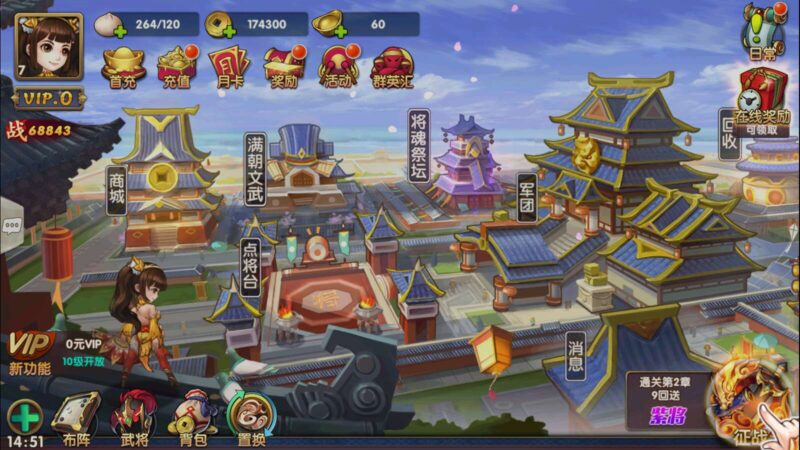Open the 日常 daily tasks
This screenshot has width=800, height=450.
click(762, 30)
